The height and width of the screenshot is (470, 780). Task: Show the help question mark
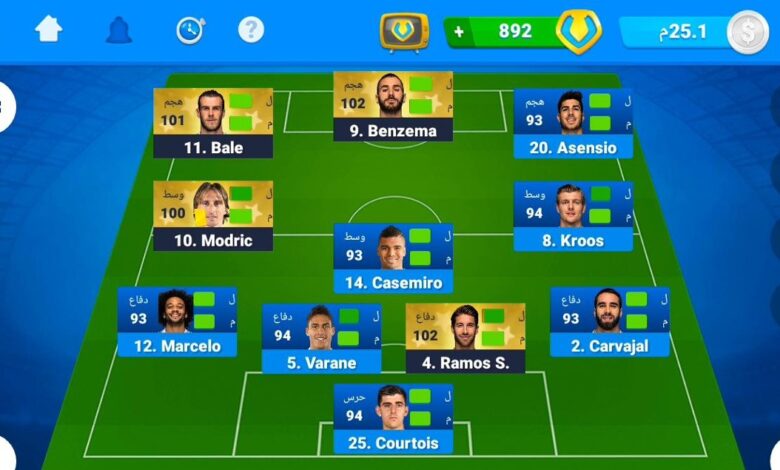[251, 29]
